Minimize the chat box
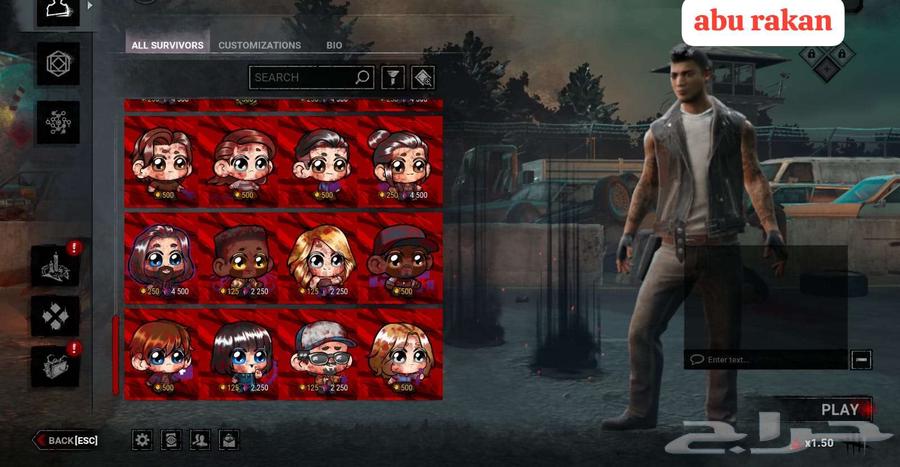The width and height of the screenshot is (900, 467). click(x=861, y=359)
